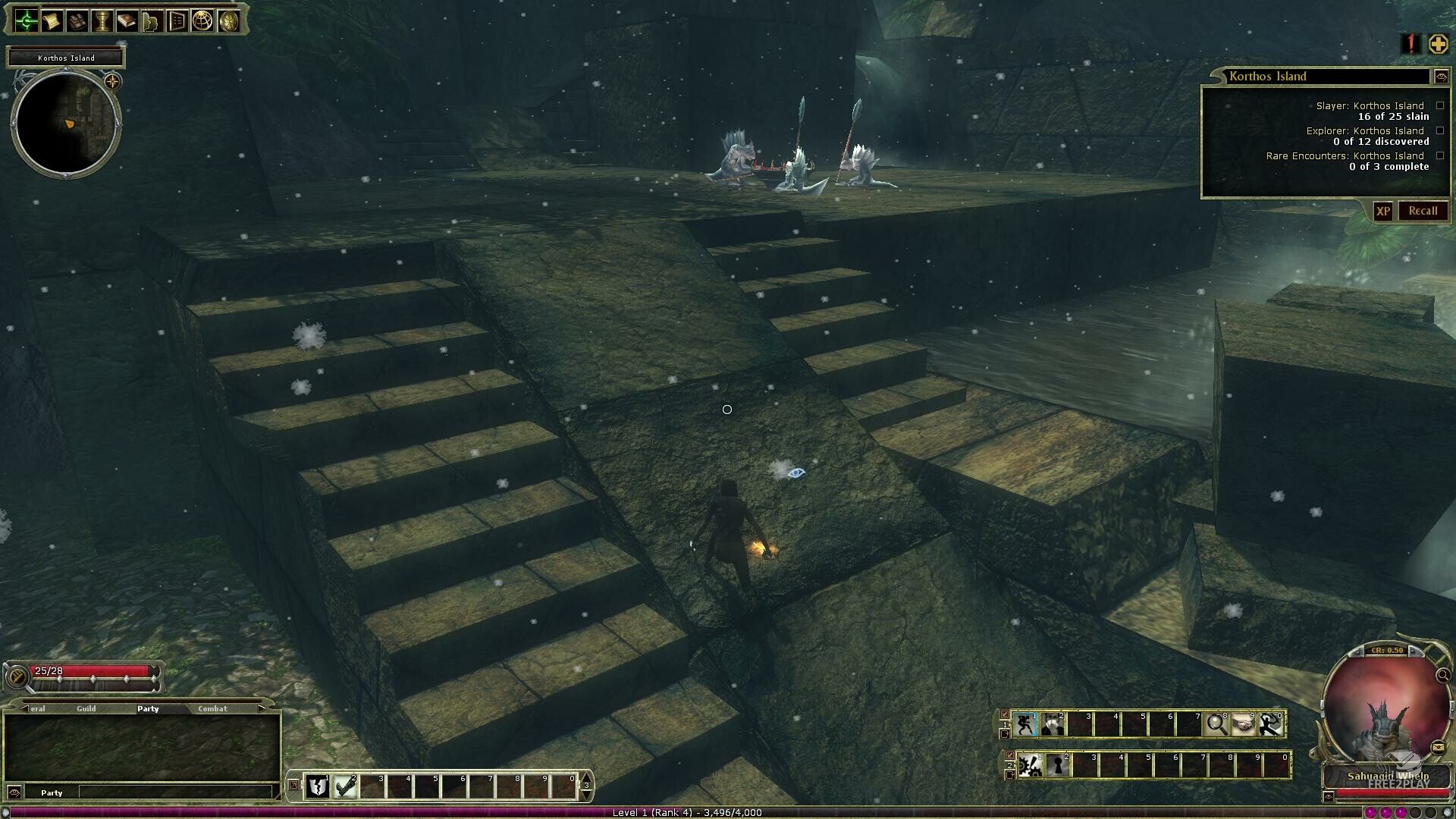Tick the Slayer: Korthos Island checkbox
The image size is (1456, 819).
point(1440,106)
